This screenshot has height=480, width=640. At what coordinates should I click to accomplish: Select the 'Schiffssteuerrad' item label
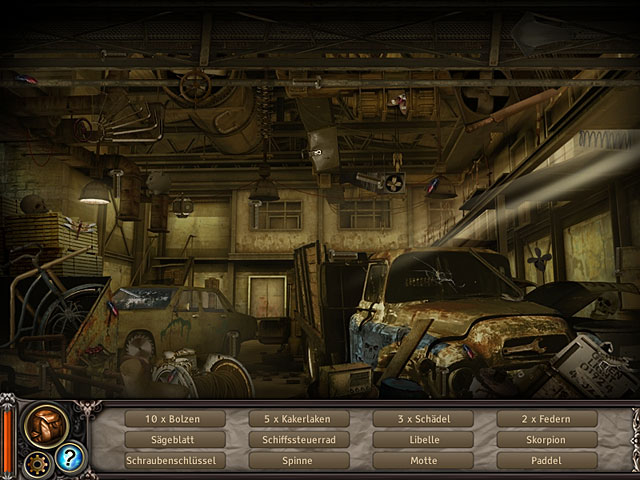tap(299, 440)
